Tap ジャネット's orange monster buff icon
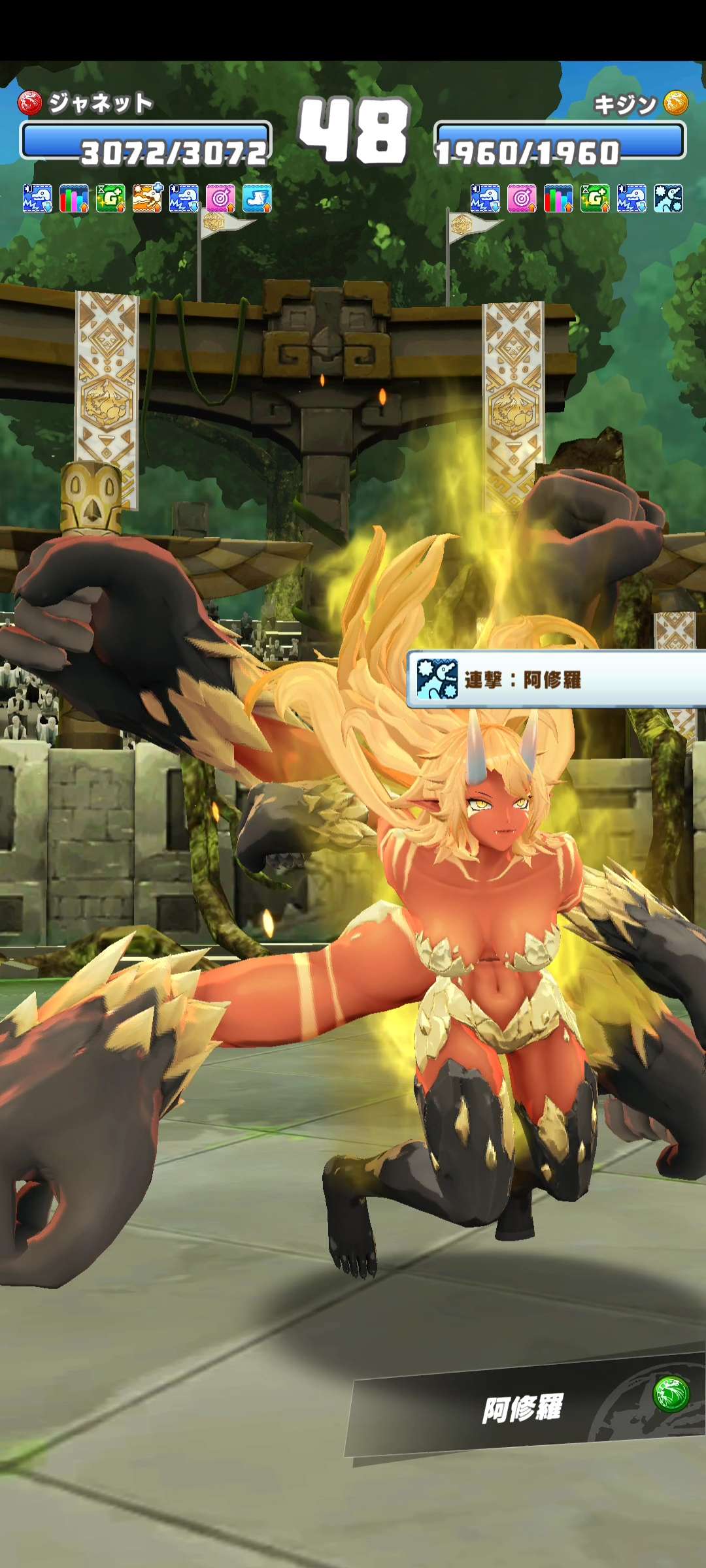 [x=147, y=199]
